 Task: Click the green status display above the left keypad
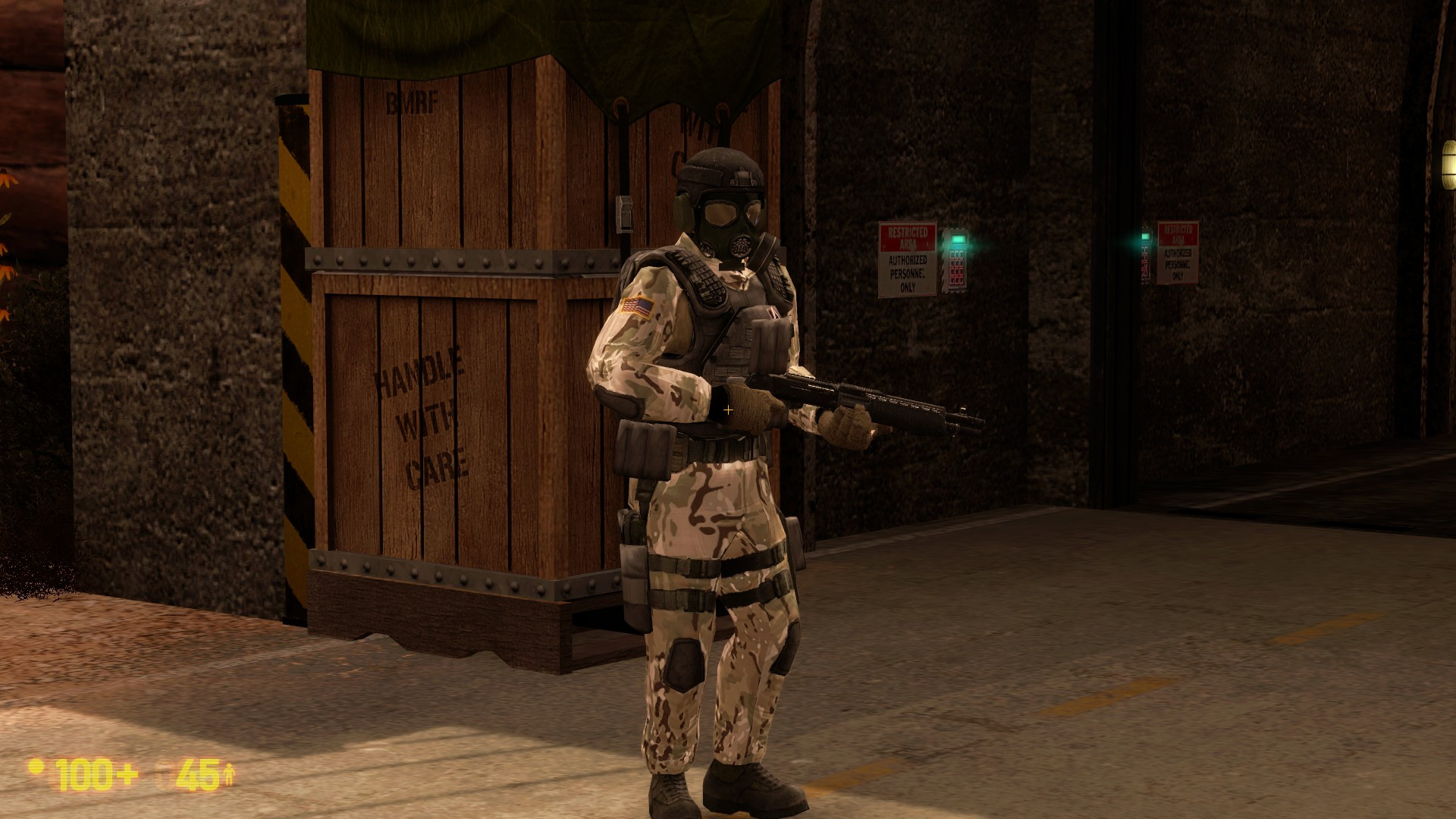[x=958, y=240]
